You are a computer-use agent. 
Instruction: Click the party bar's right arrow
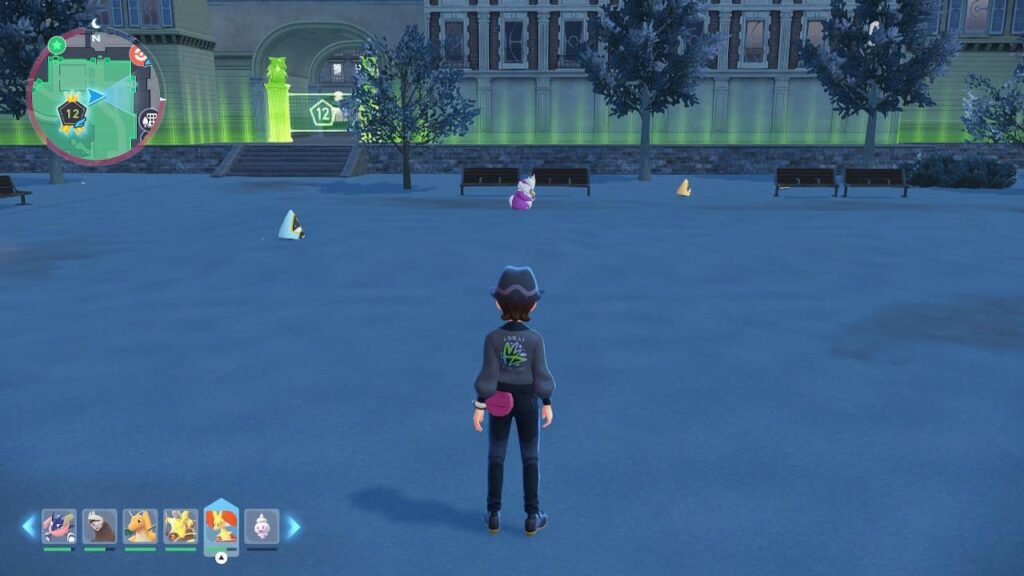click(x=293, y=526)
